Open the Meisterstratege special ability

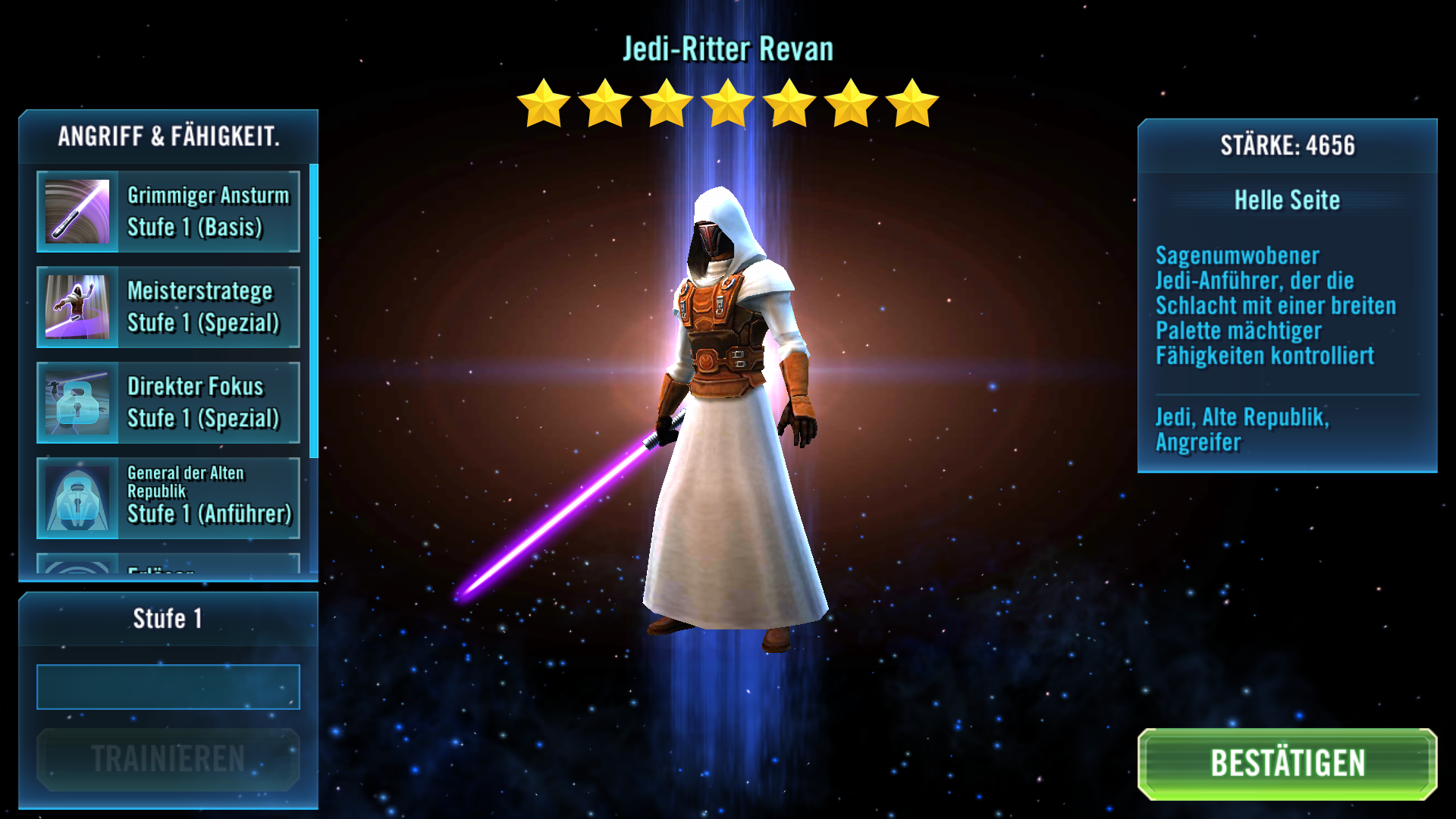click(168, 307)
